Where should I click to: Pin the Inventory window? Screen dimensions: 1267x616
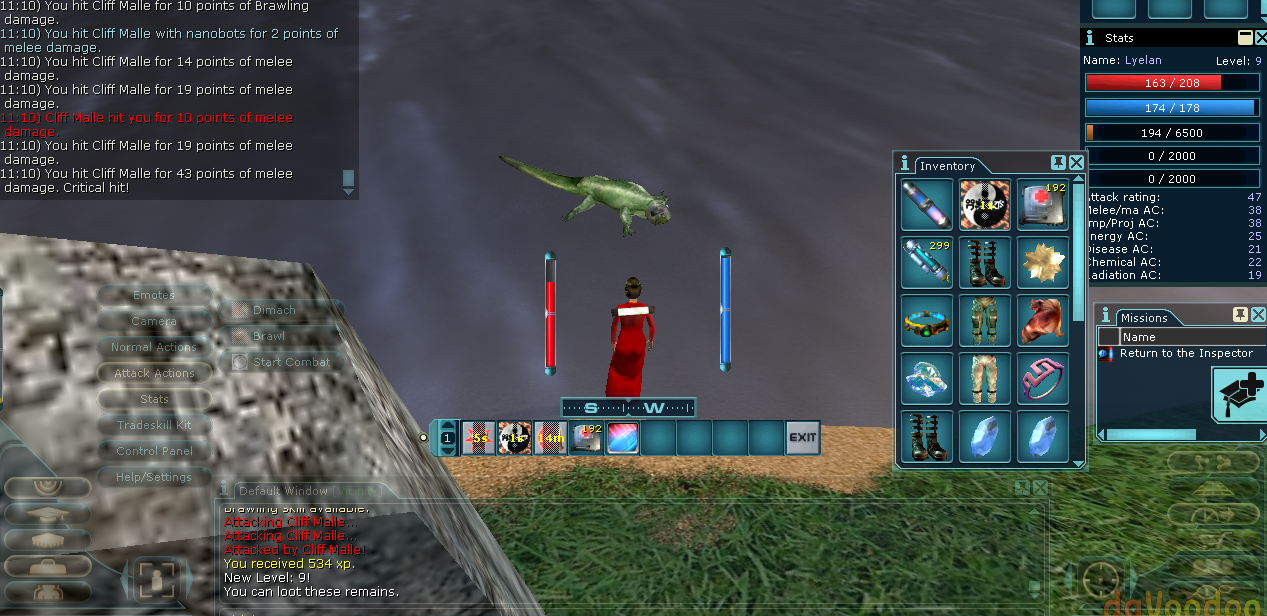(1058, 162)
